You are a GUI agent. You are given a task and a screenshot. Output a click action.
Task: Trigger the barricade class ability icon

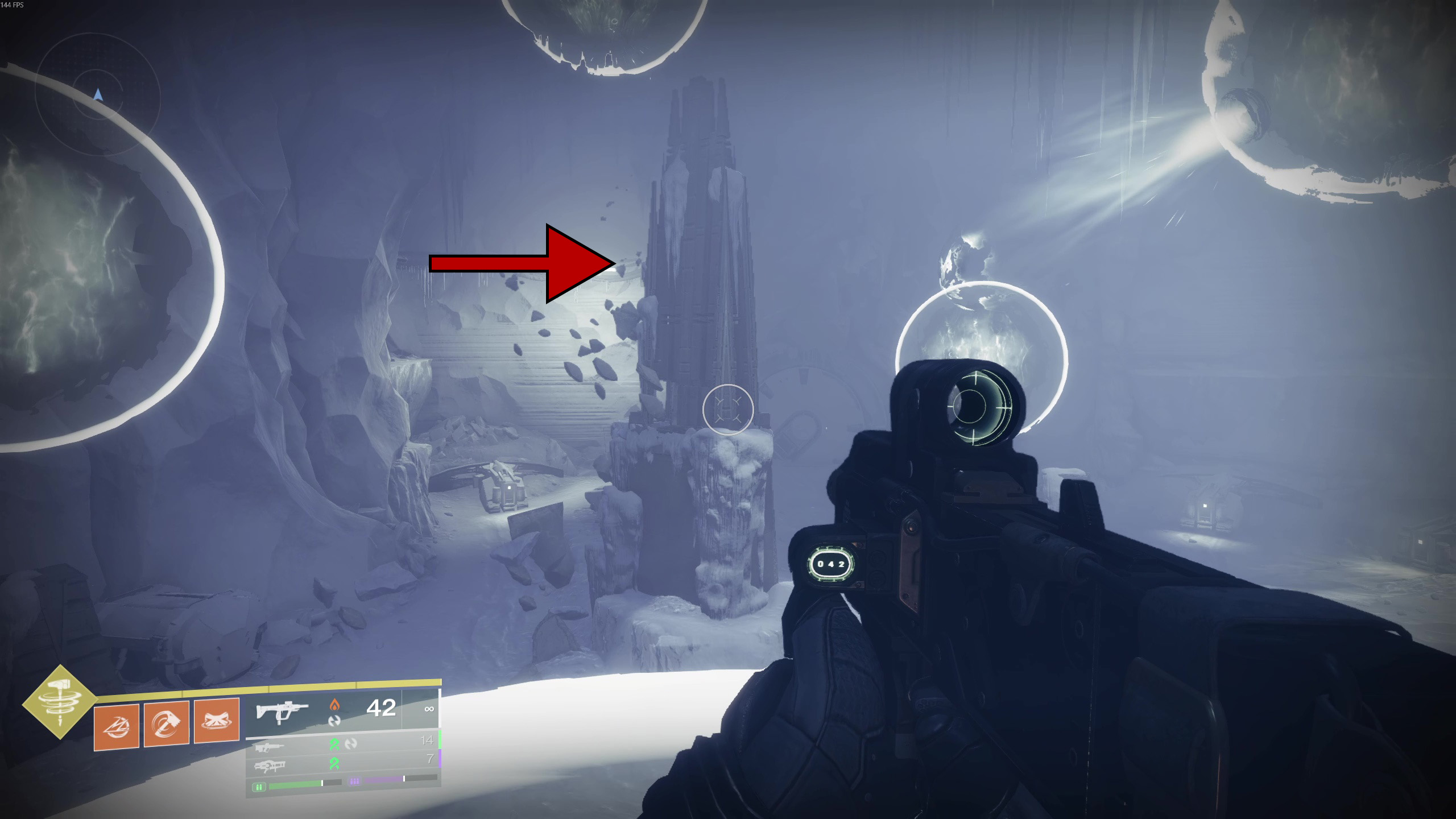(x=216, y=721)
